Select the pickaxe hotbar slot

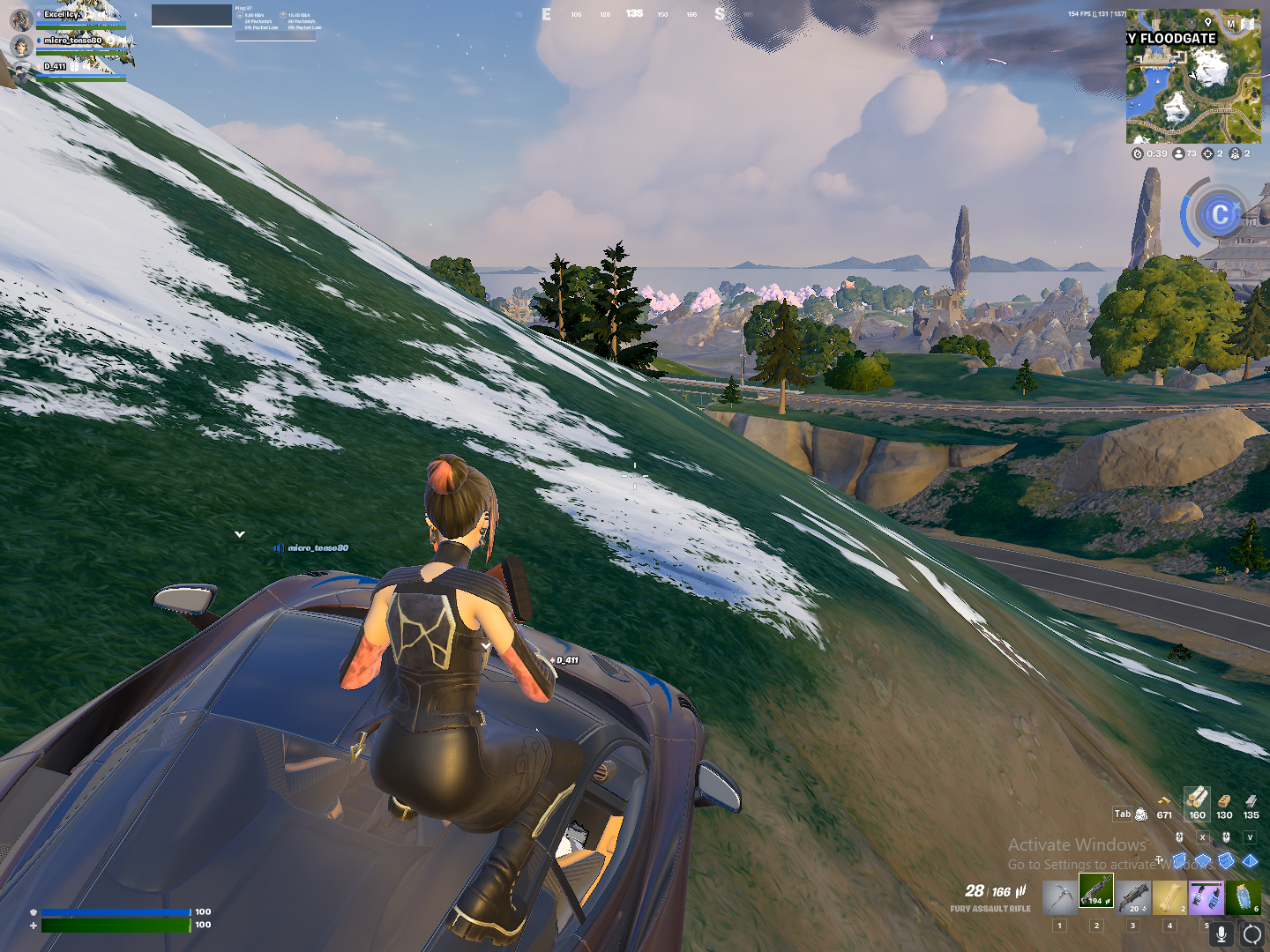pos(1059,896)
